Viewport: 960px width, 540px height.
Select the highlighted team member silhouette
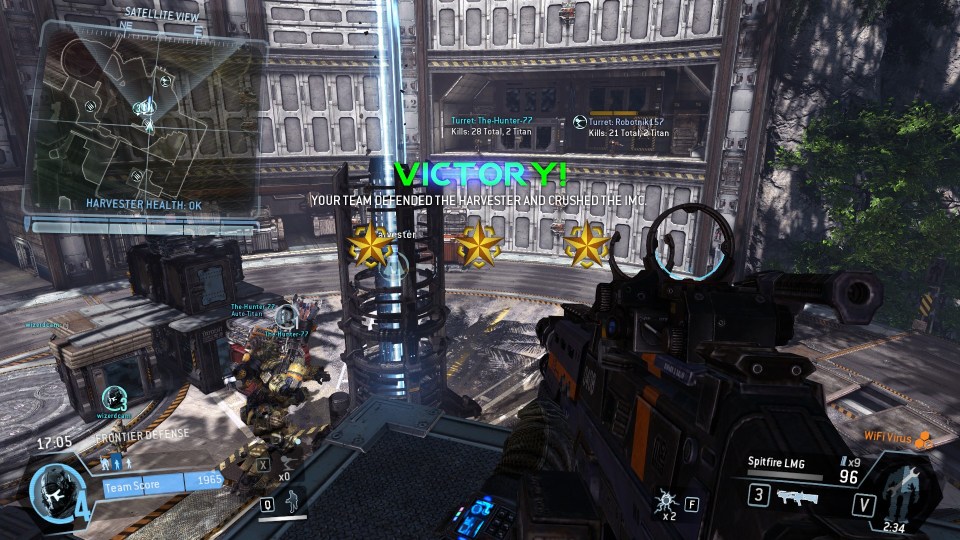115,465
